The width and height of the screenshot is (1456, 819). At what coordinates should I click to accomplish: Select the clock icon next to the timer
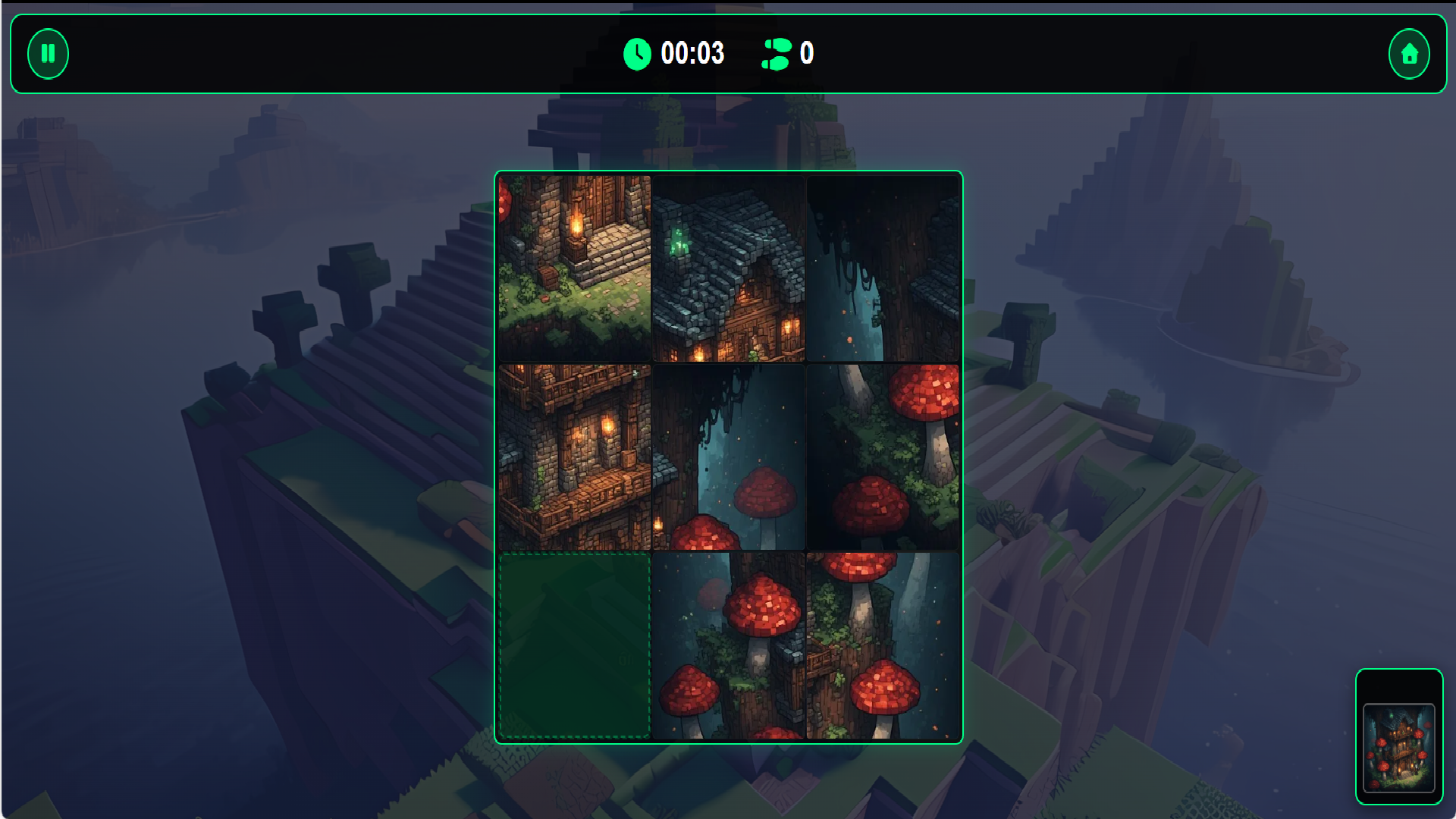click(x=637, y=54)
